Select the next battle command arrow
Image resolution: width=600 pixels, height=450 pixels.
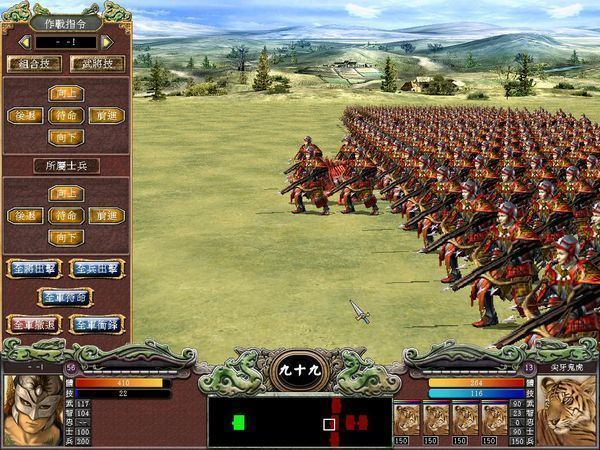[107, 42]
